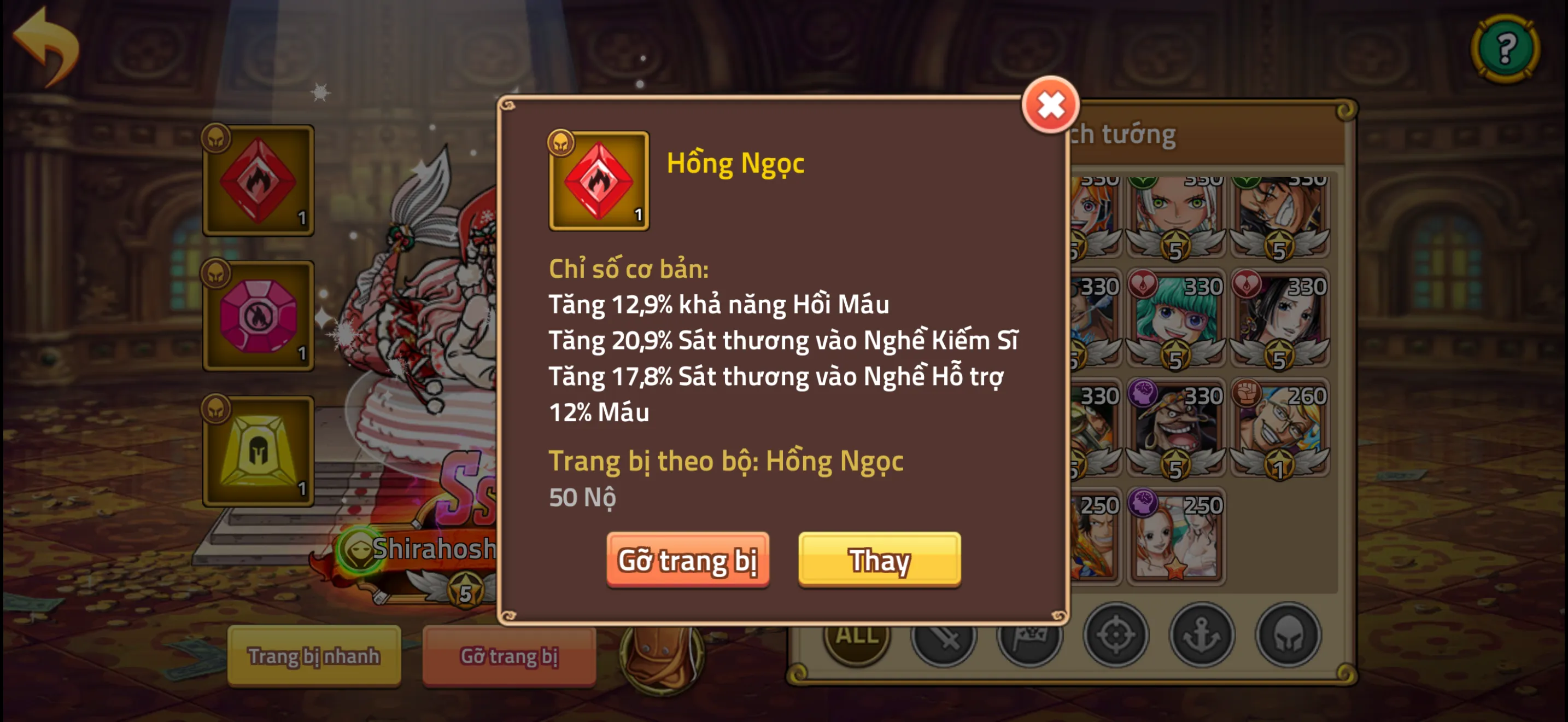Image resolution: width=1568 pixels, height=722 pixels.
Task: Select the Hồng Ngọc gem thumbnail in dialog
Action: coord(599,179)
